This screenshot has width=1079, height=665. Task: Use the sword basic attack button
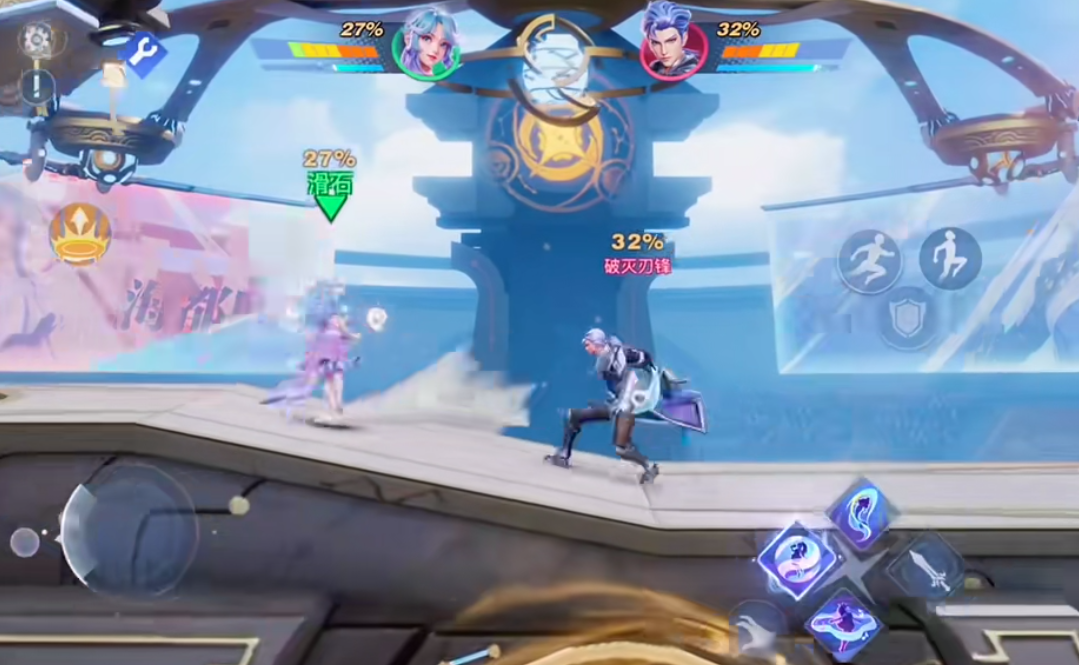927,568
